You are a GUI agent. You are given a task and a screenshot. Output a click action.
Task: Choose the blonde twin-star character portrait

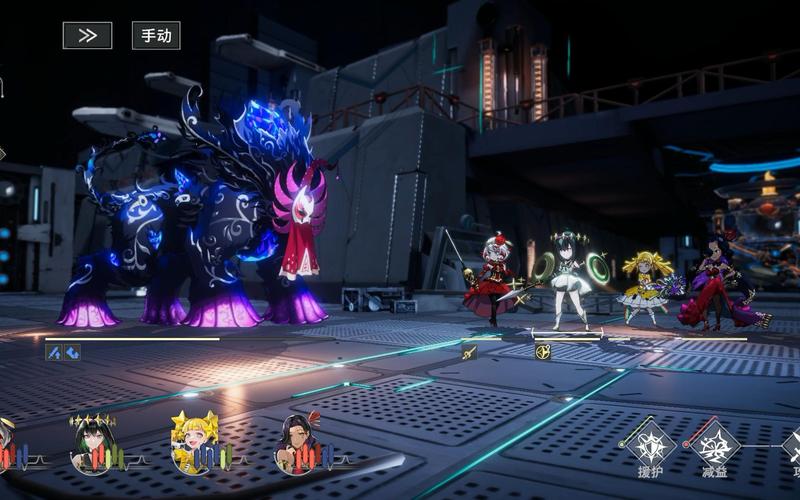[194, 444]
